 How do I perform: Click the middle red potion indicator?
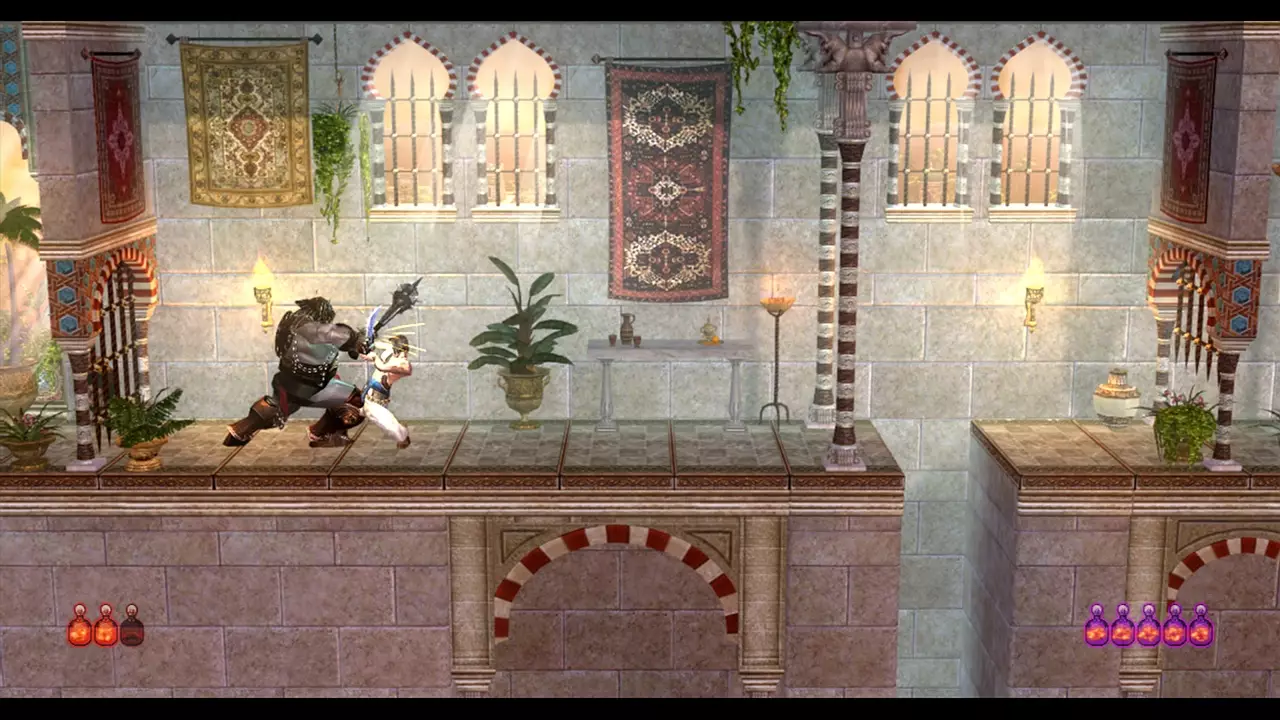click(x=104, y=630)
